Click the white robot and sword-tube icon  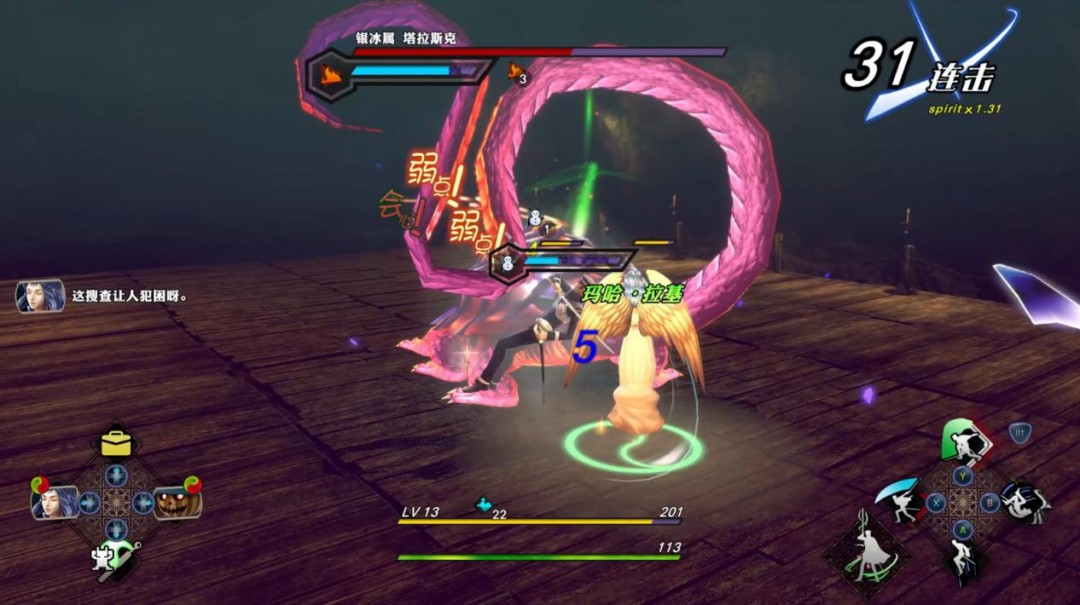(x=111, y=554)
